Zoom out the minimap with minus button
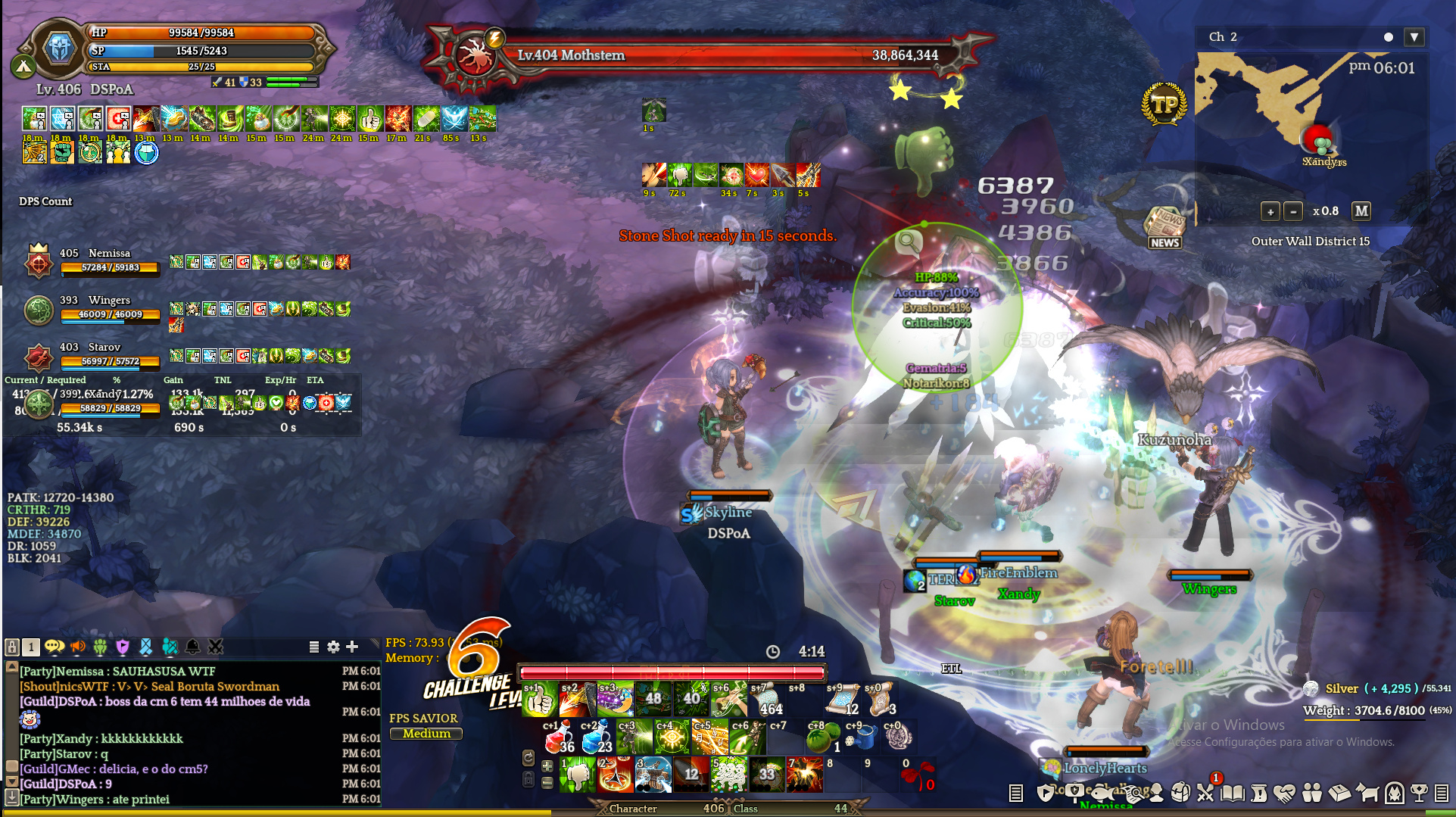1456x817 pixels. coord(1294,211)
